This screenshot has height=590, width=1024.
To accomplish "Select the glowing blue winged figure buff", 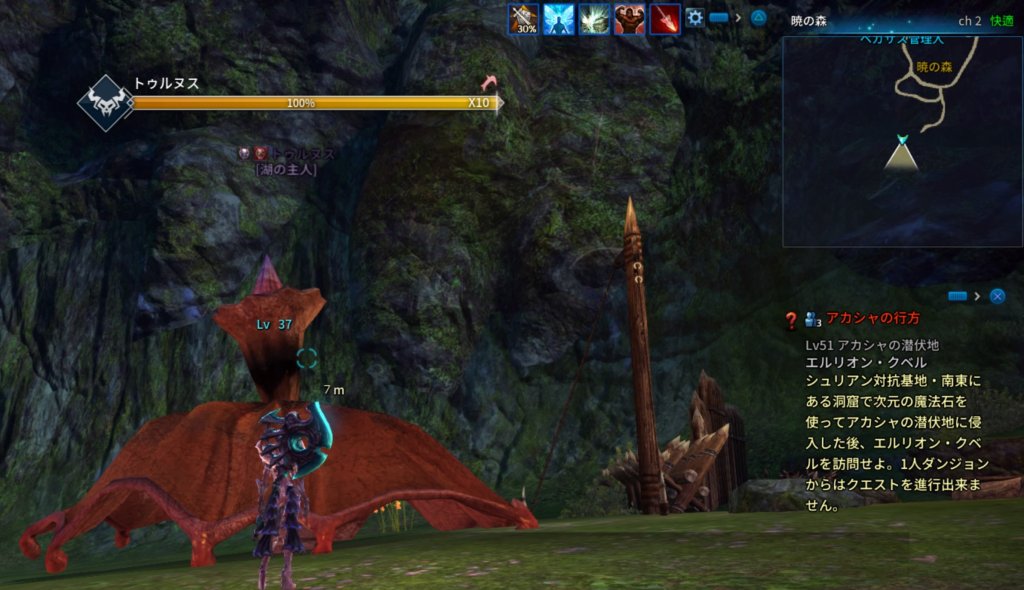I will [x=559, y=19].
